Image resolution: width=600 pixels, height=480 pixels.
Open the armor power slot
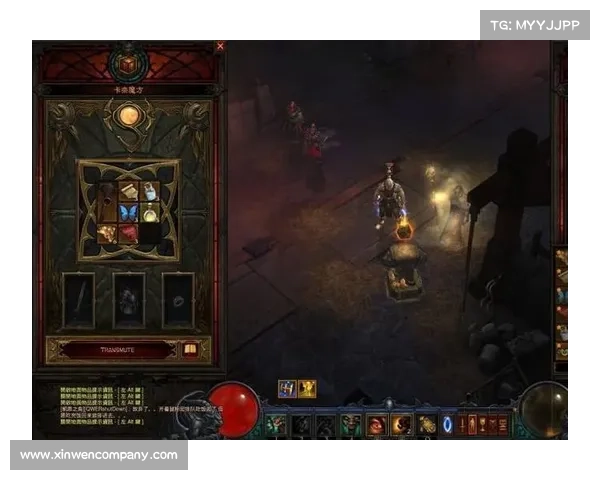pyautogui.click(x=128, y=300)
